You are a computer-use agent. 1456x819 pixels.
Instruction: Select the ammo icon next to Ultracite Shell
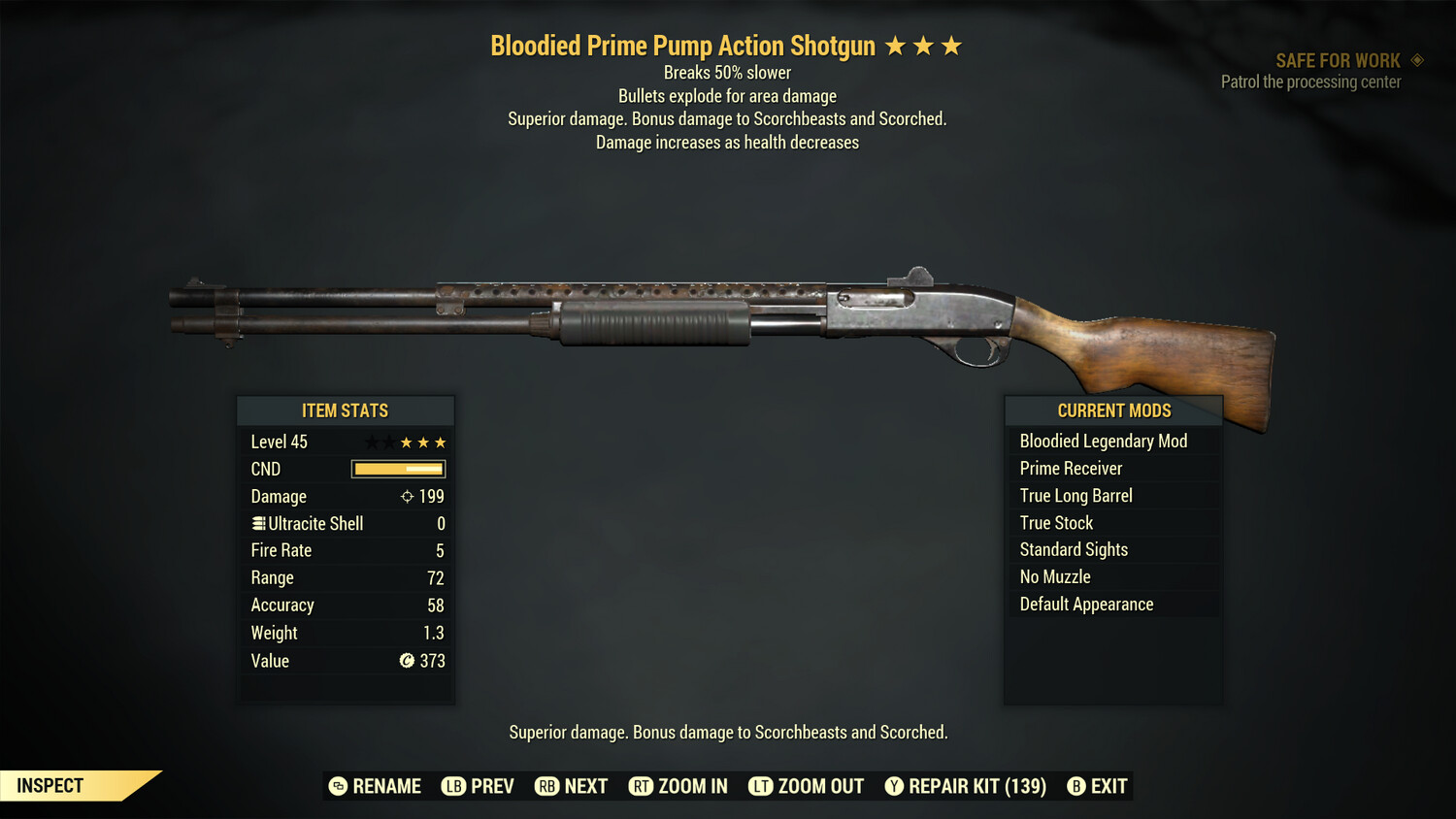[257, 523]
